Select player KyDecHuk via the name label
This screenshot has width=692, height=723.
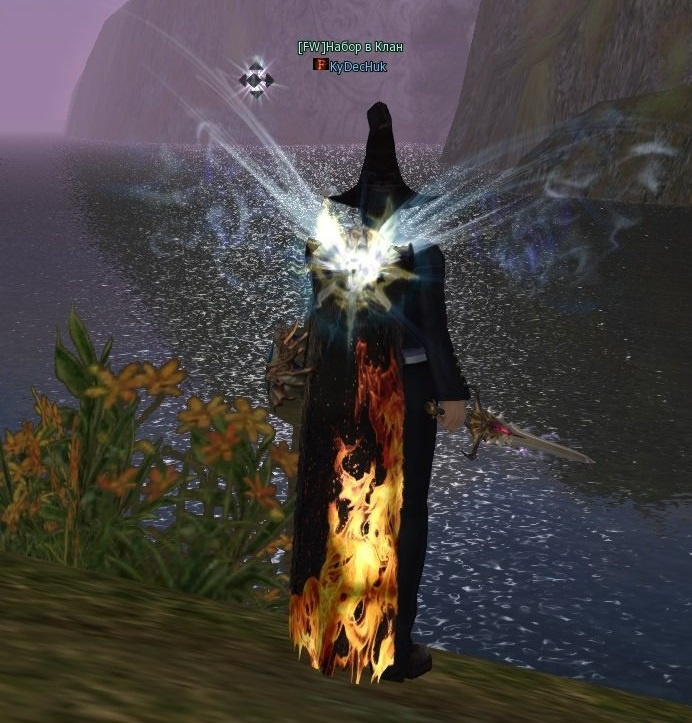pyautogui.click(x=357, y=66)
